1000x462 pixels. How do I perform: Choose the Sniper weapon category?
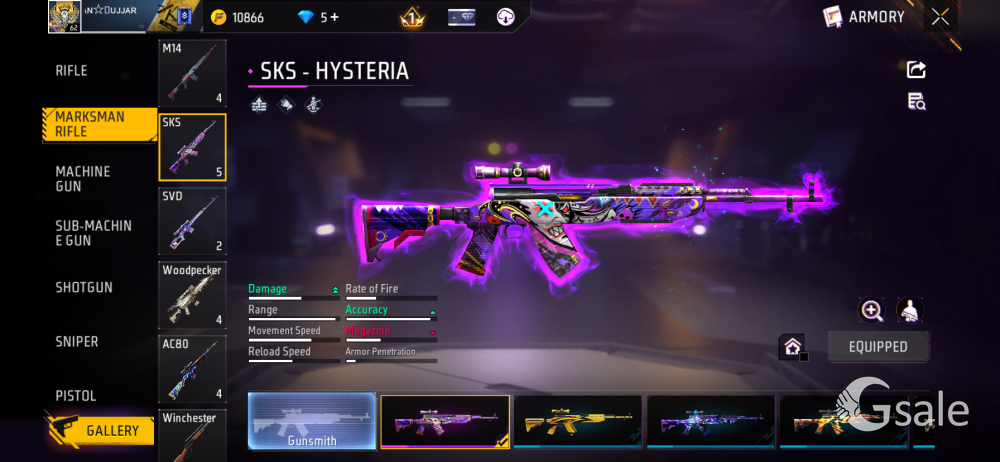(x=77, y=342)
